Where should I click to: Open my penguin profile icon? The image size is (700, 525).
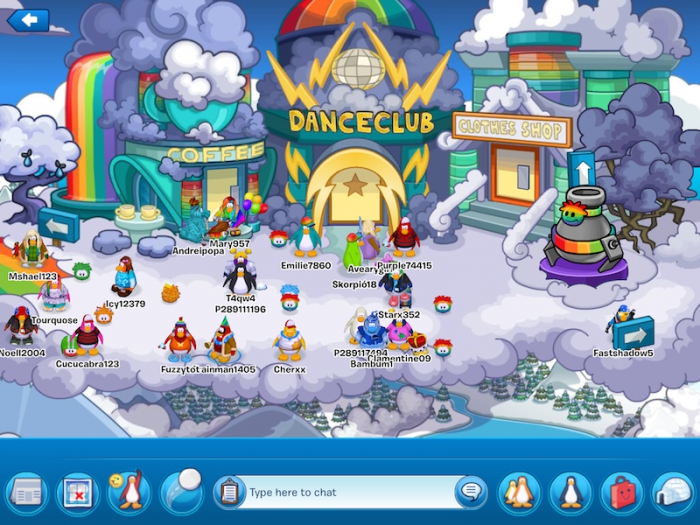click(570, 492)
